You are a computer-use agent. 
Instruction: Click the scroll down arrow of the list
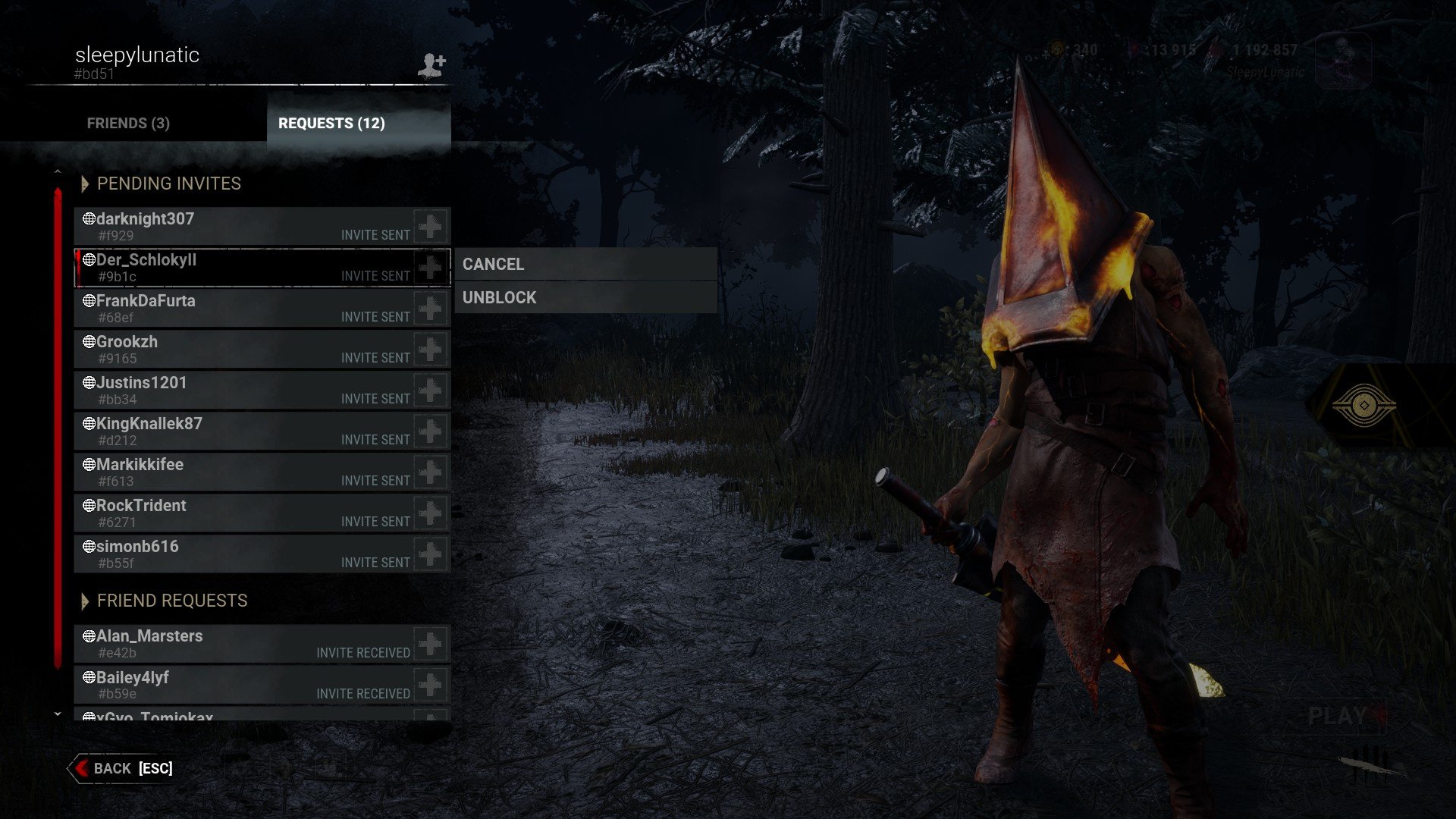(x=58, y=714)
